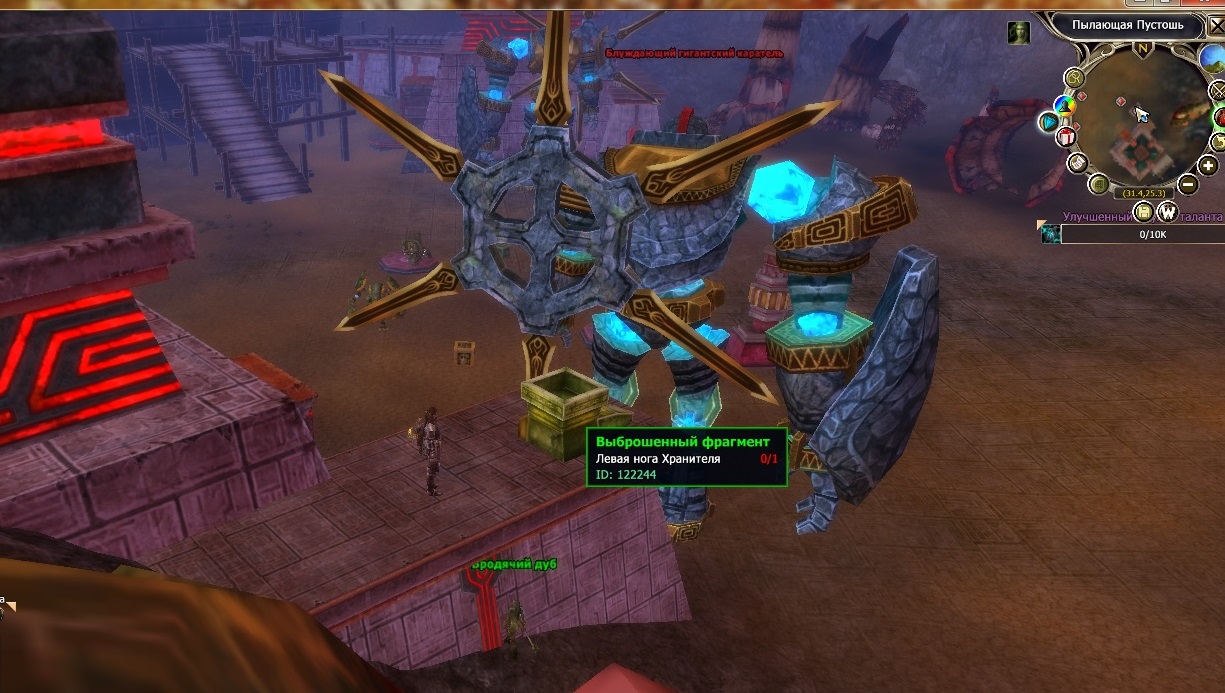Click the square page icon left of the coordinates

click(1098, 184)
